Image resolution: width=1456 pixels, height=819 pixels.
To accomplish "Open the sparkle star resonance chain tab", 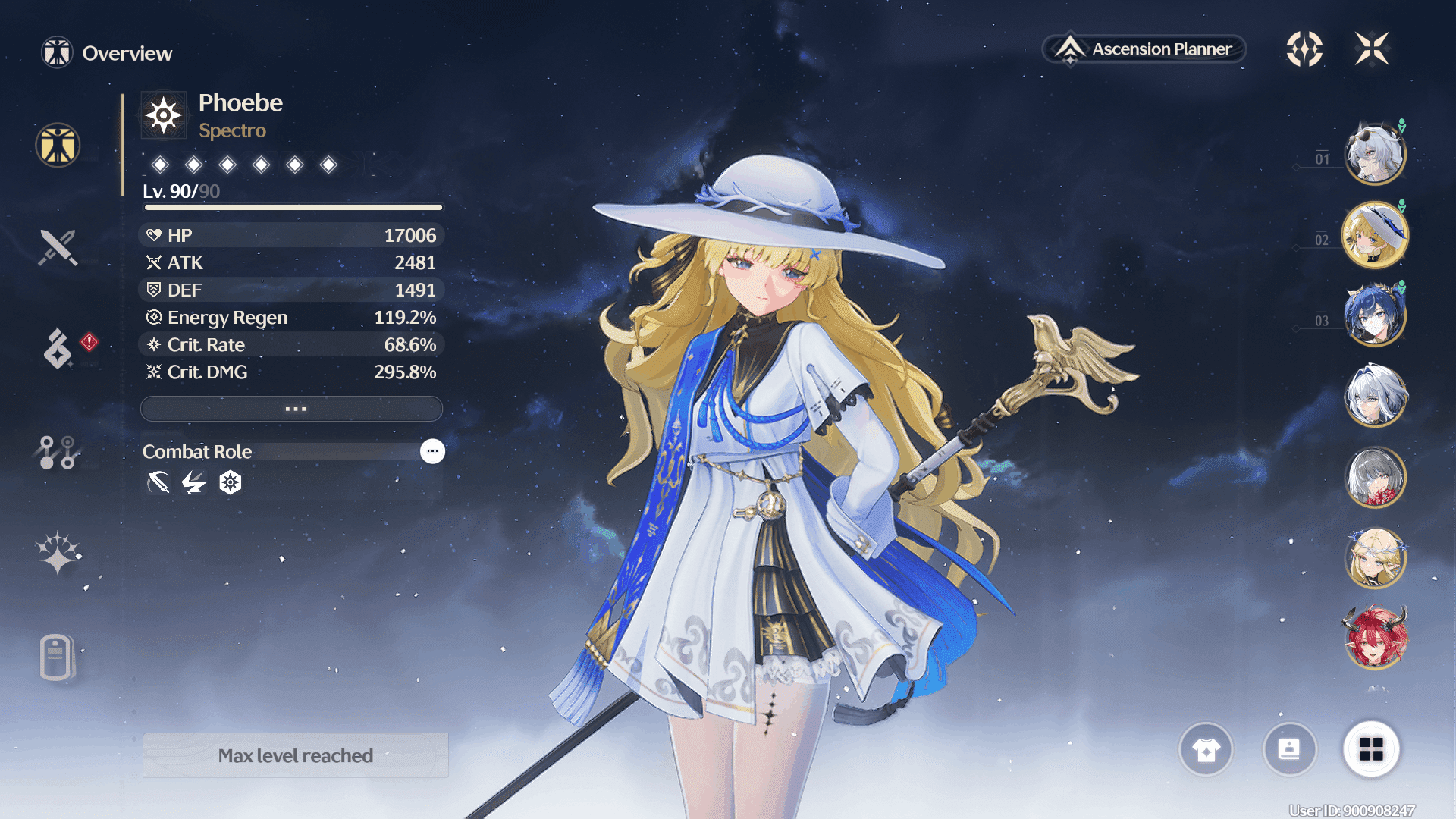I will point(58,553).
